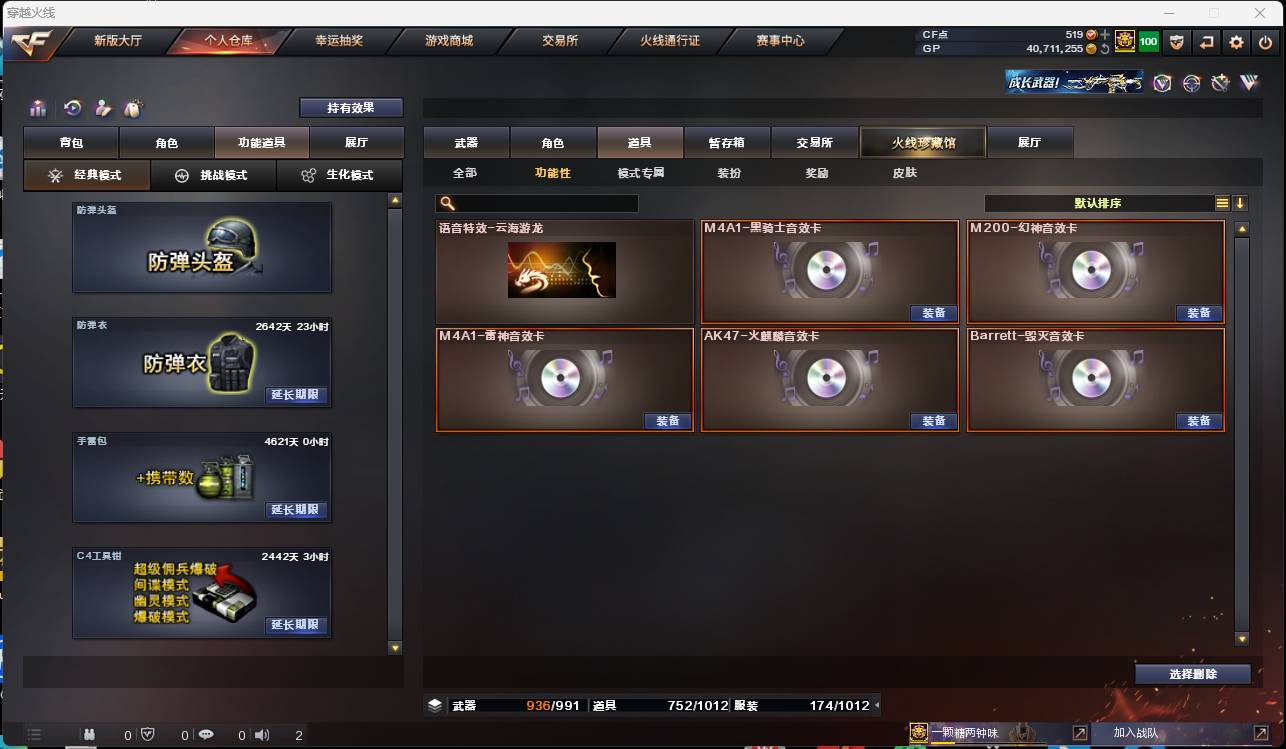Open the chat bubble icon at the bottom
The width and height of the screenshot is (1286, 749).
point(204,733)
